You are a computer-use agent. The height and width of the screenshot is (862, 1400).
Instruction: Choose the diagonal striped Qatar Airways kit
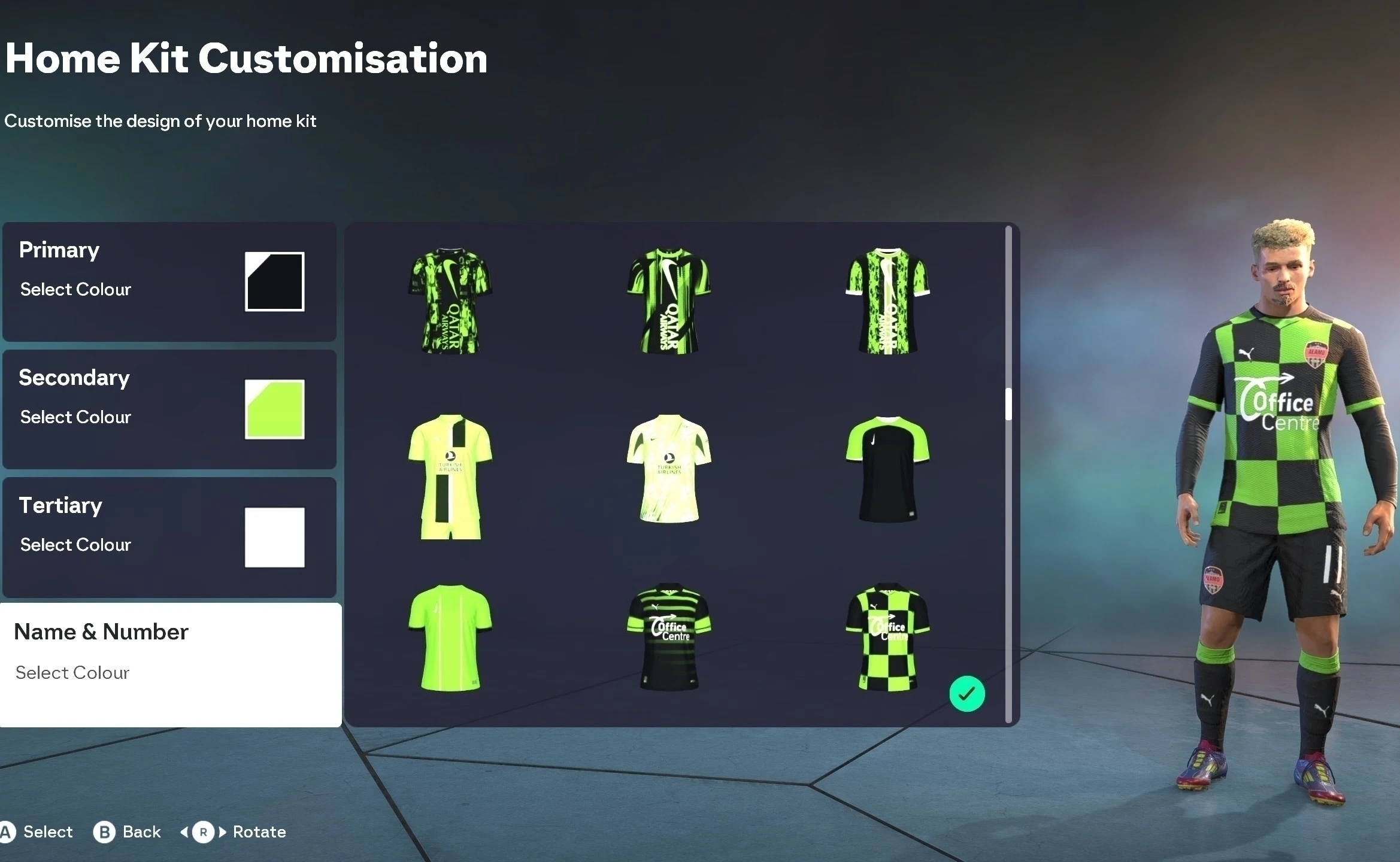[x=668, y=299]
